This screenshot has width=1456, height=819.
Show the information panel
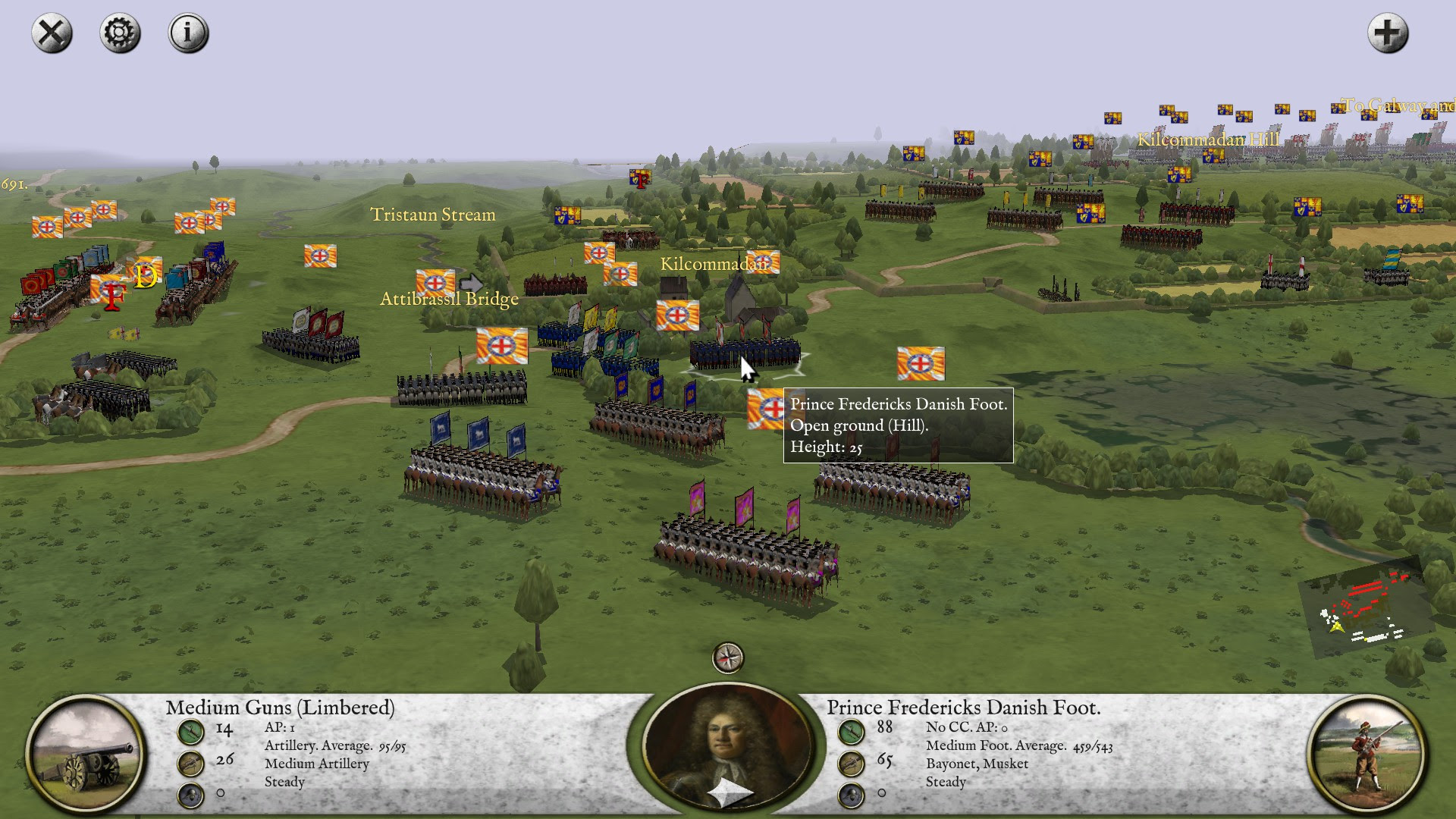[x=188, y=33]
